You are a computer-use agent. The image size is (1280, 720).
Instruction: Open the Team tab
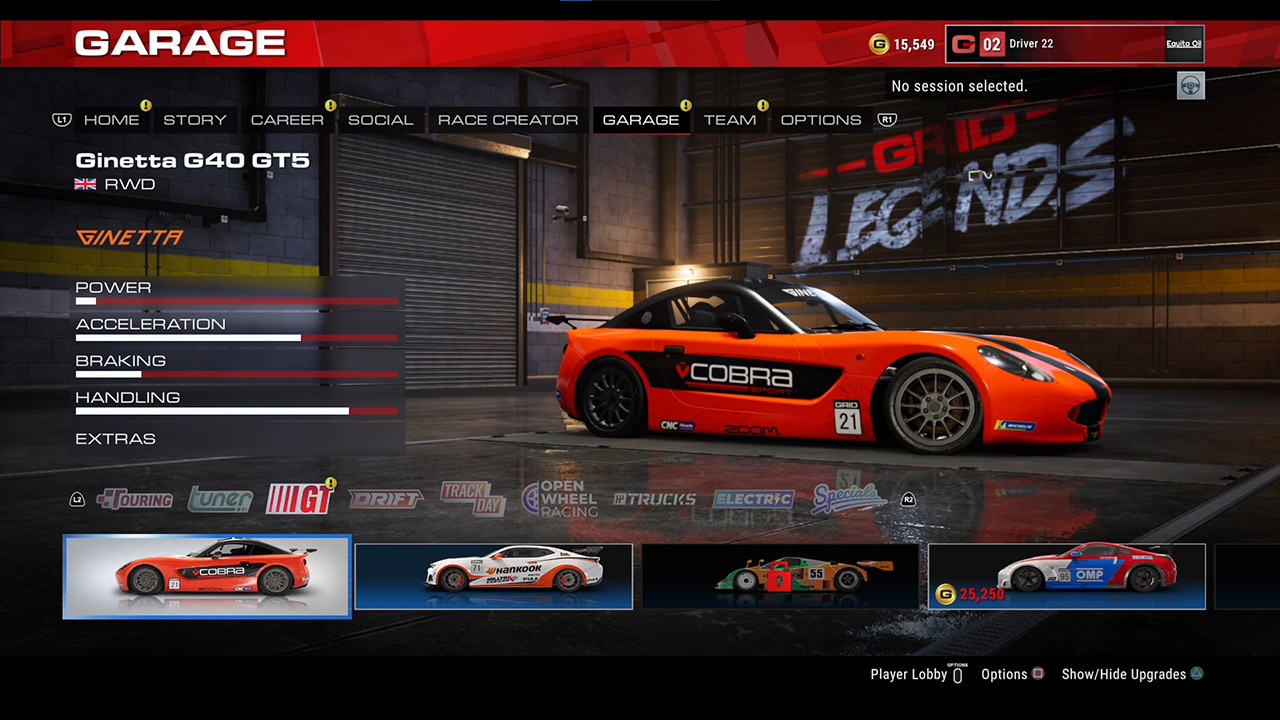pyautogui.click(x=729, y=120)
